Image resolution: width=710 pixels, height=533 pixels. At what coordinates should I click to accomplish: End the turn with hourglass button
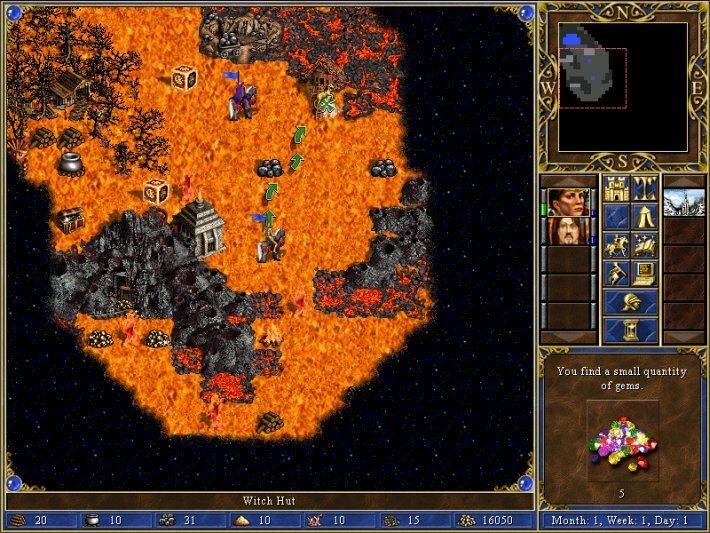(630, 328)
